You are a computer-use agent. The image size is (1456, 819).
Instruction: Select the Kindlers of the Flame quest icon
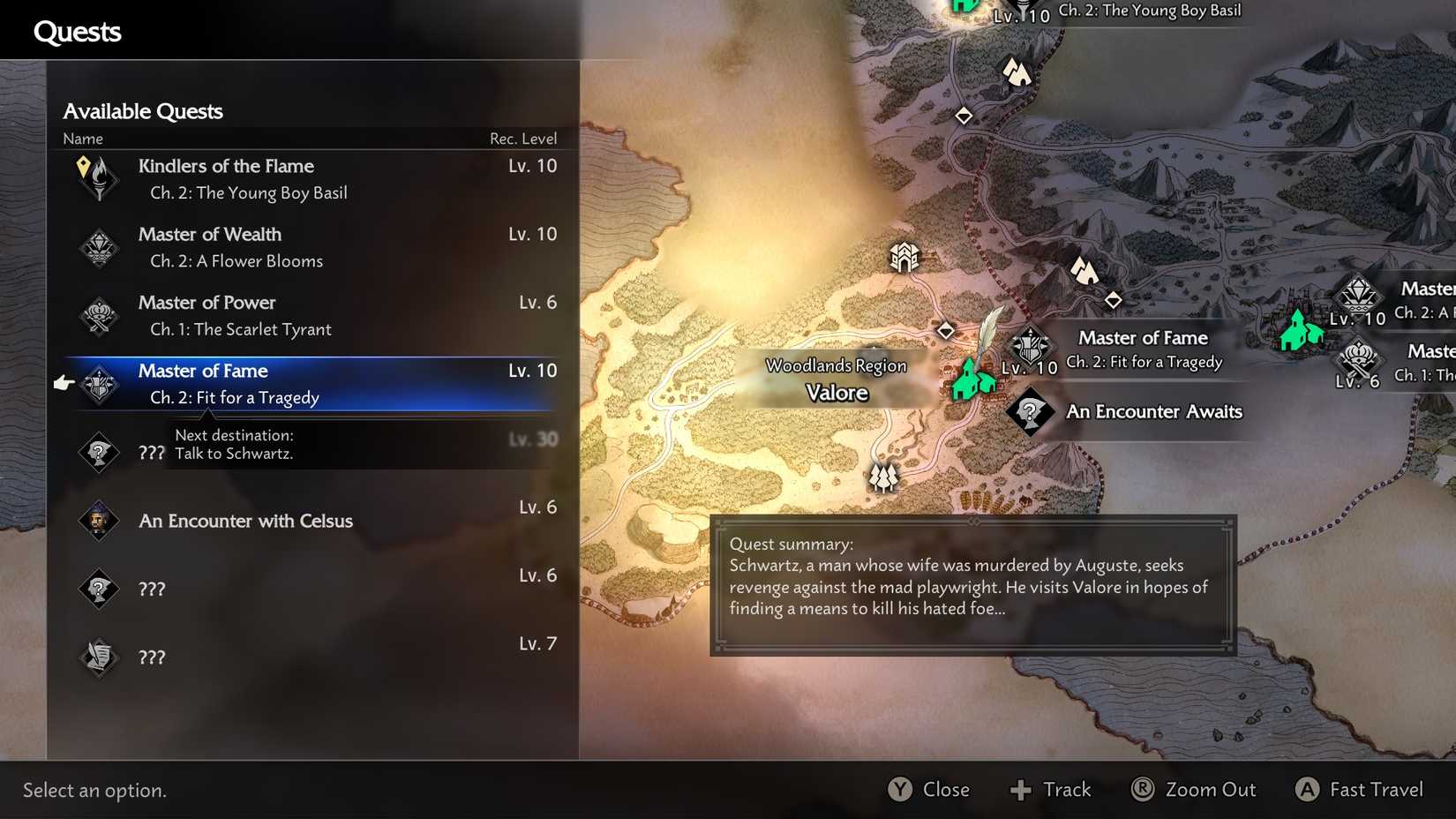click(99, 177)
